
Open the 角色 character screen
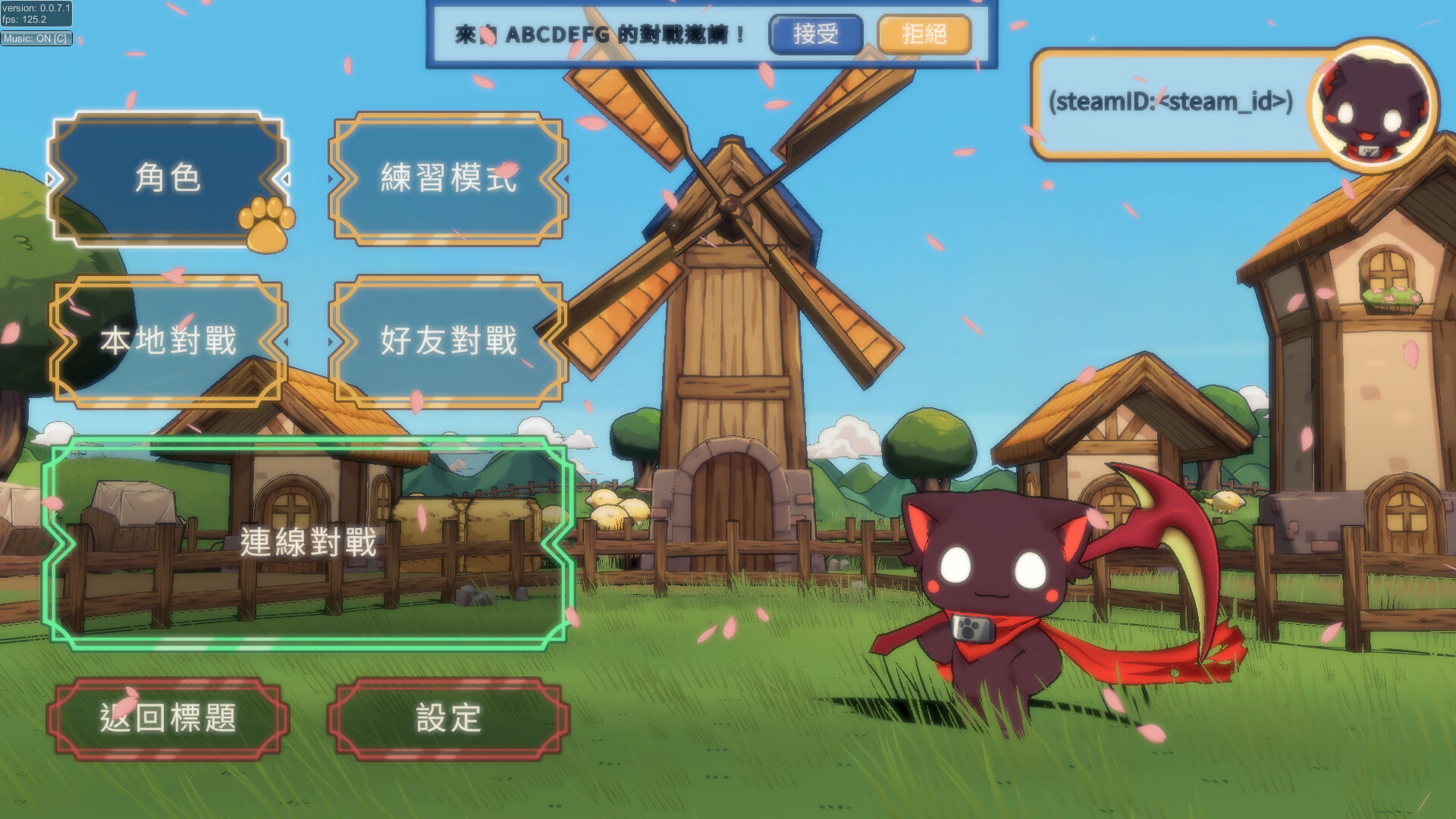click(x=168, y=180)
